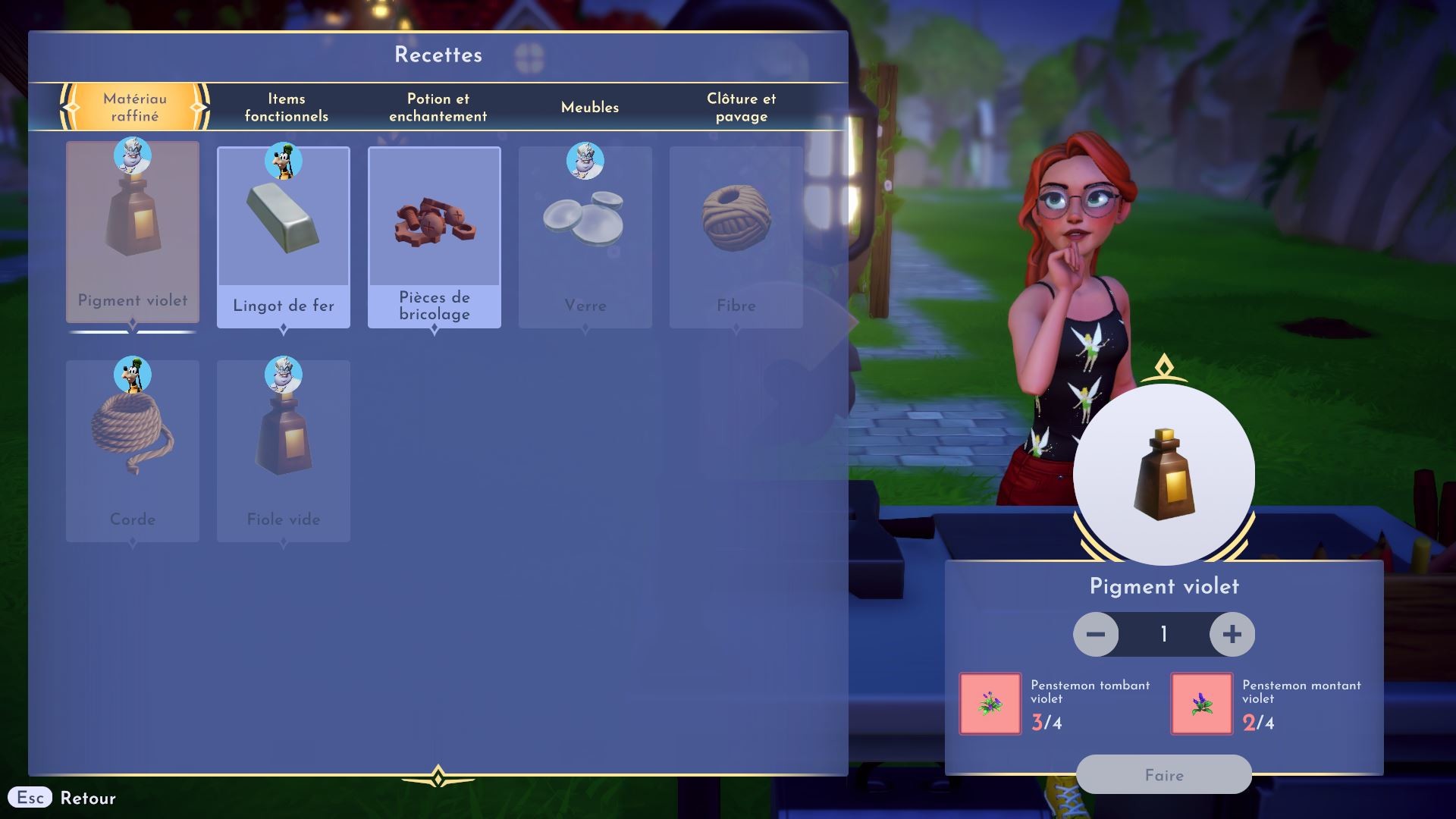Click the Corde rope recipe icon
1456x819 pixels.
[133, 440]
